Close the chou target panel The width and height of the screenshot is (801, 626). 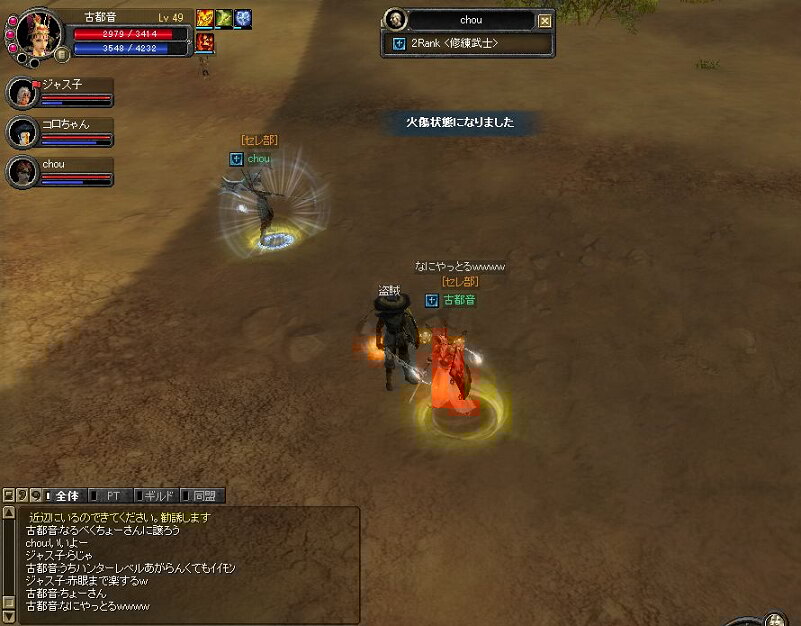point(544,20)
